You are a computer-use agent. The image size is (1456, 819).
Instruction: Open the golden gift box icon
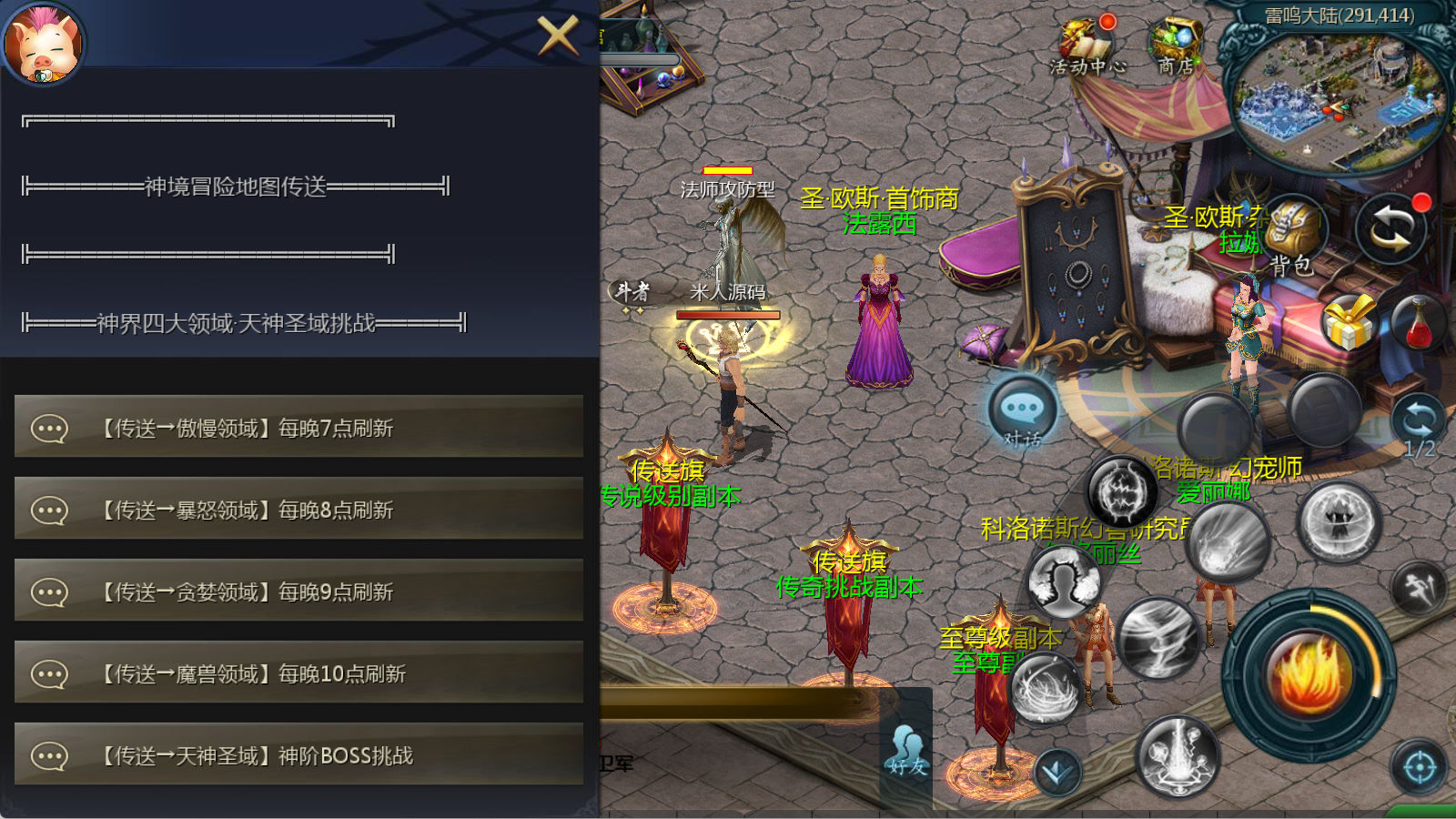click(1349, 322)
